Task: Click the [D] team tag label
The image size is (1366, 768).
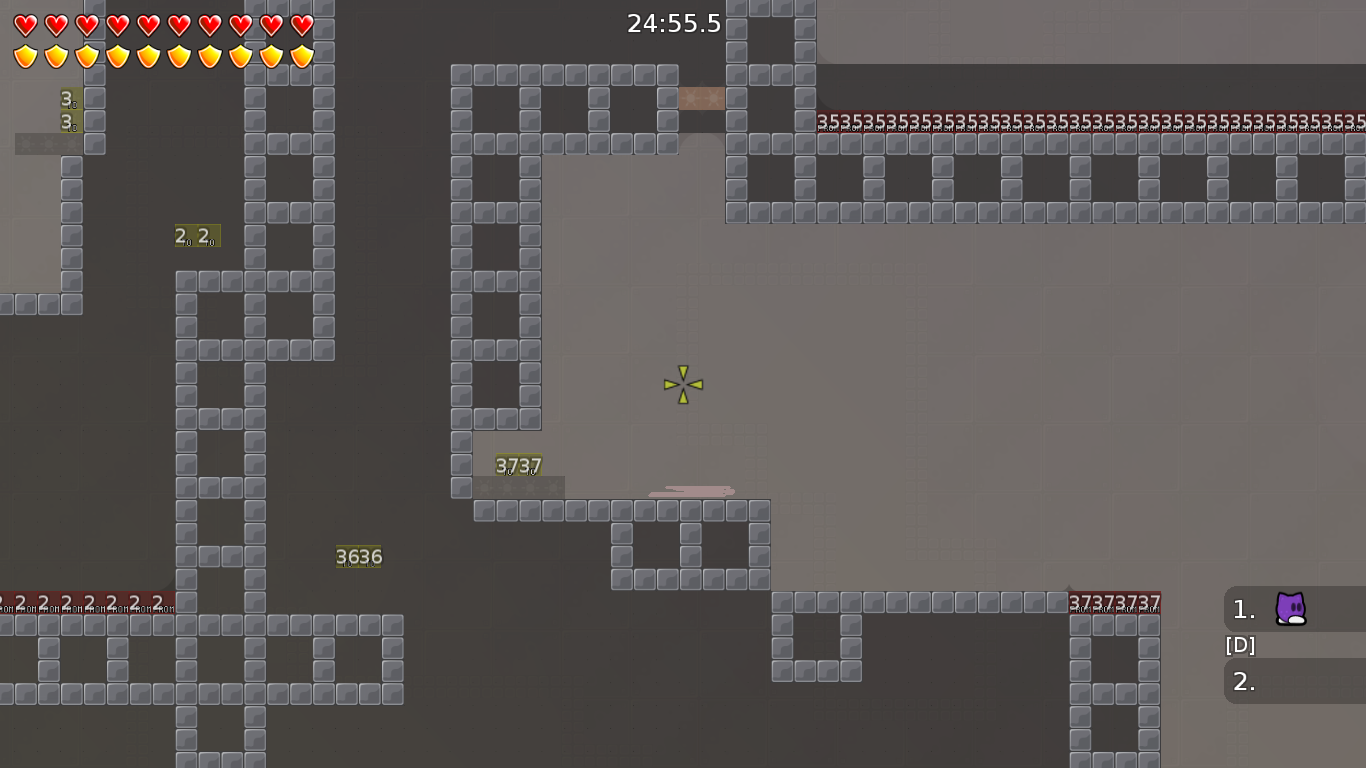Action: click(x=1239, y=645)
